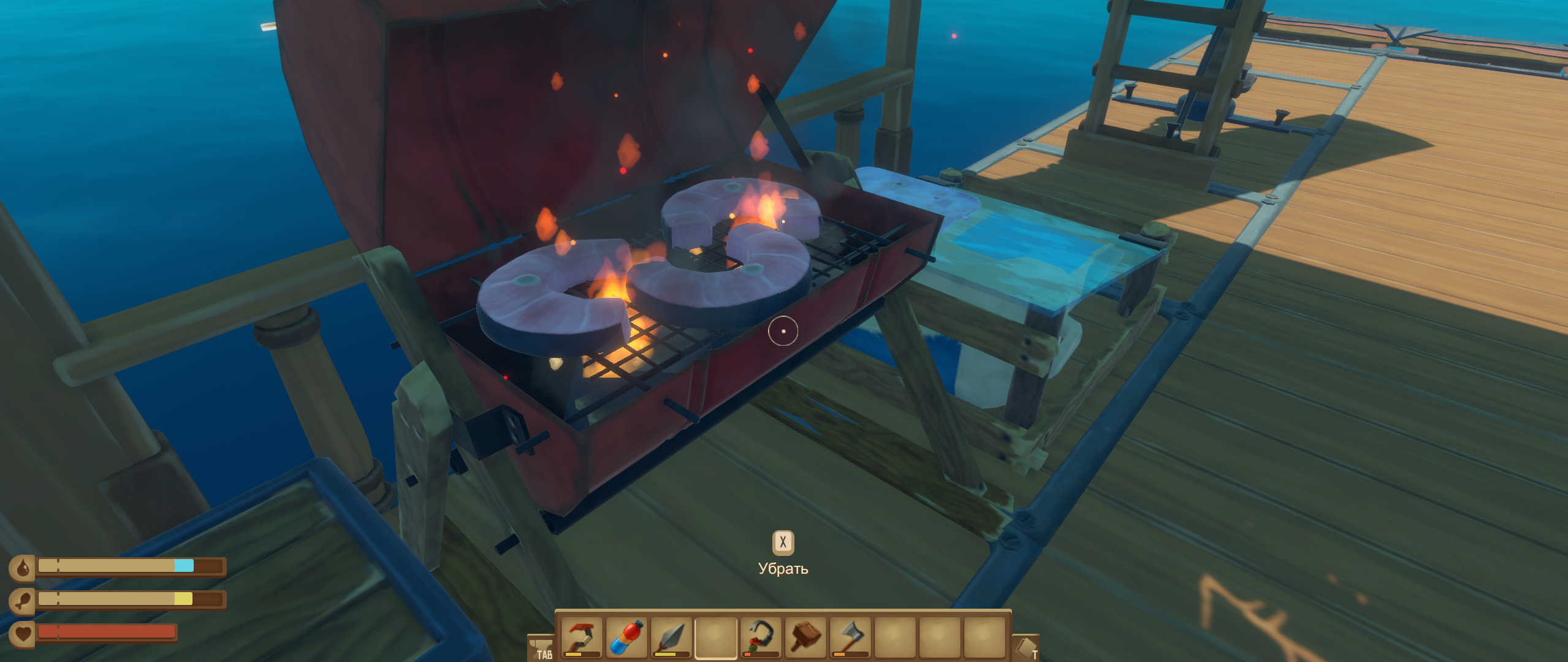Equip the spear from the hotbar
This screenshot has height=662, width=1568.
pos(671,637)
